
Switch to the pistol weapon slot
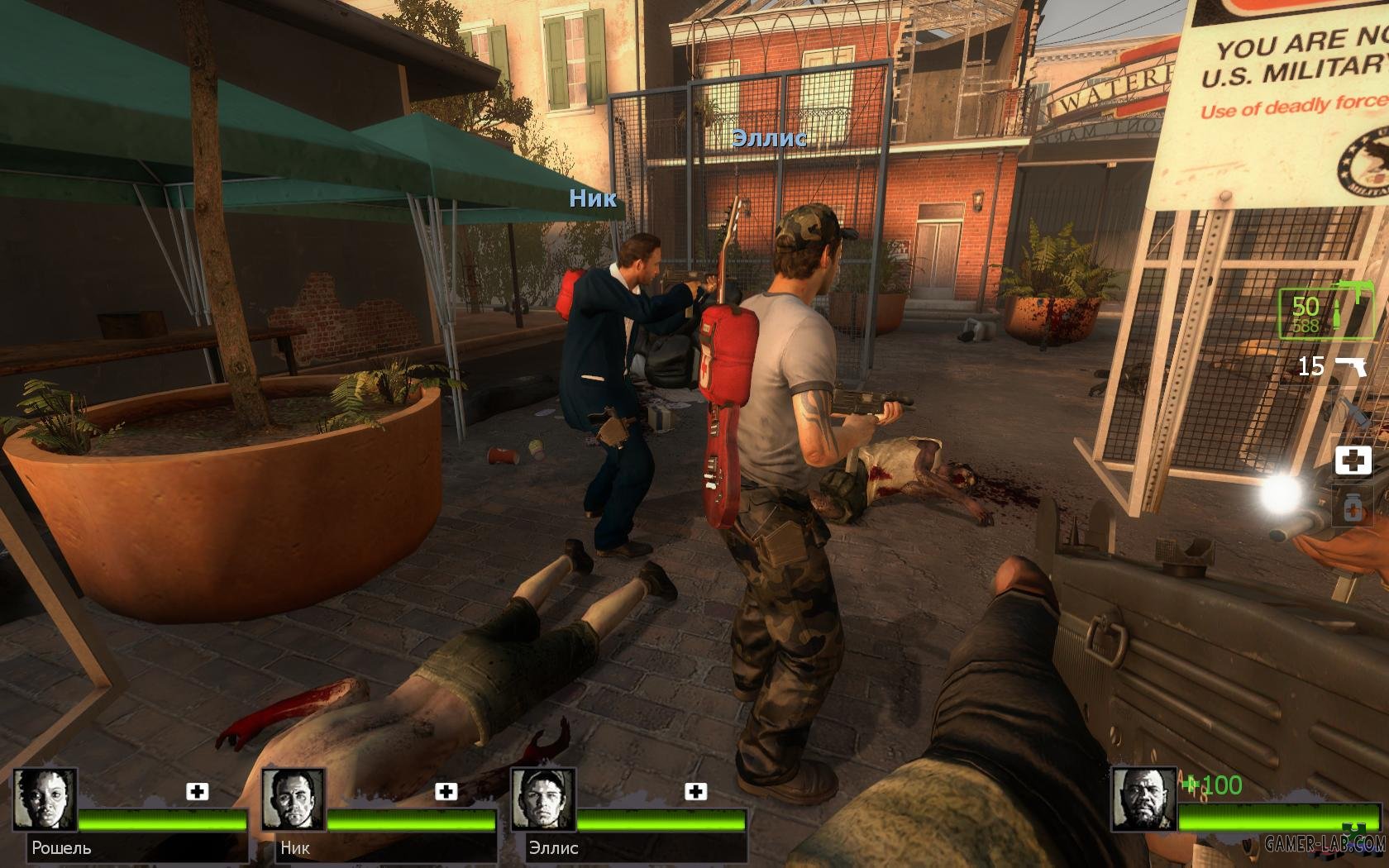[x=1350, y=365]
